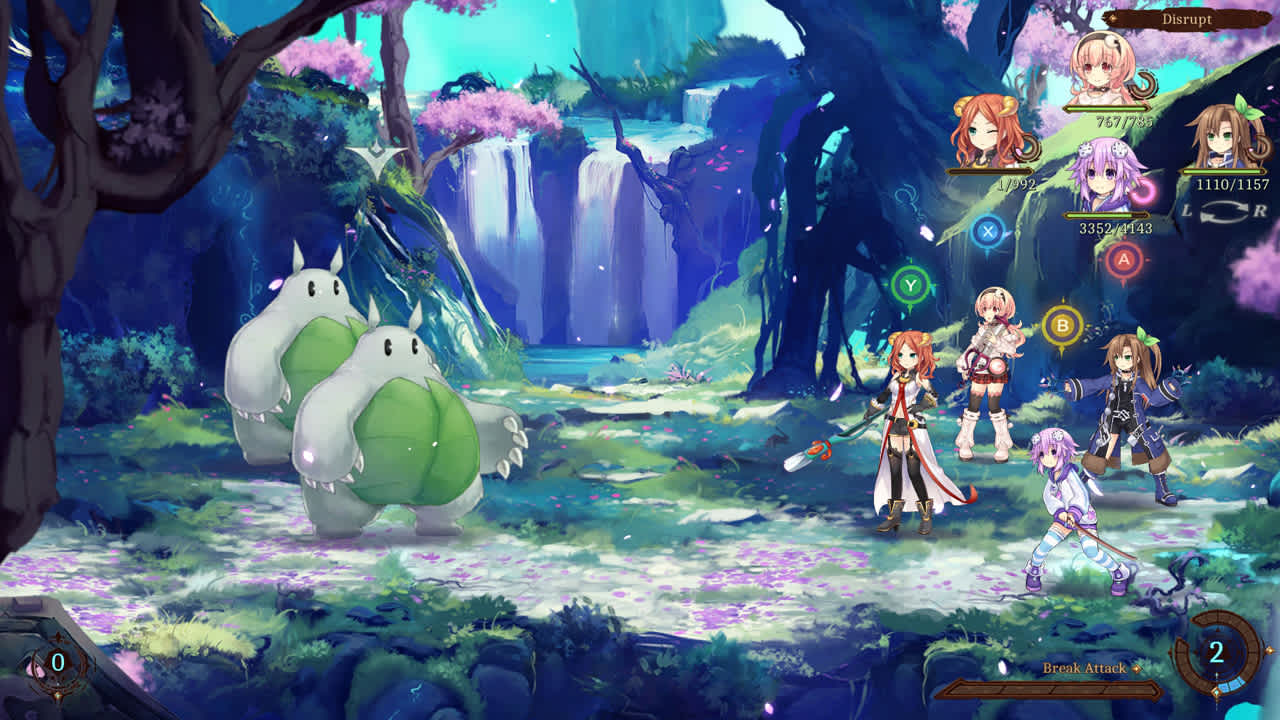Click the circular turn counter showing 2
1280x720 pixels.
click(1218, 652)
